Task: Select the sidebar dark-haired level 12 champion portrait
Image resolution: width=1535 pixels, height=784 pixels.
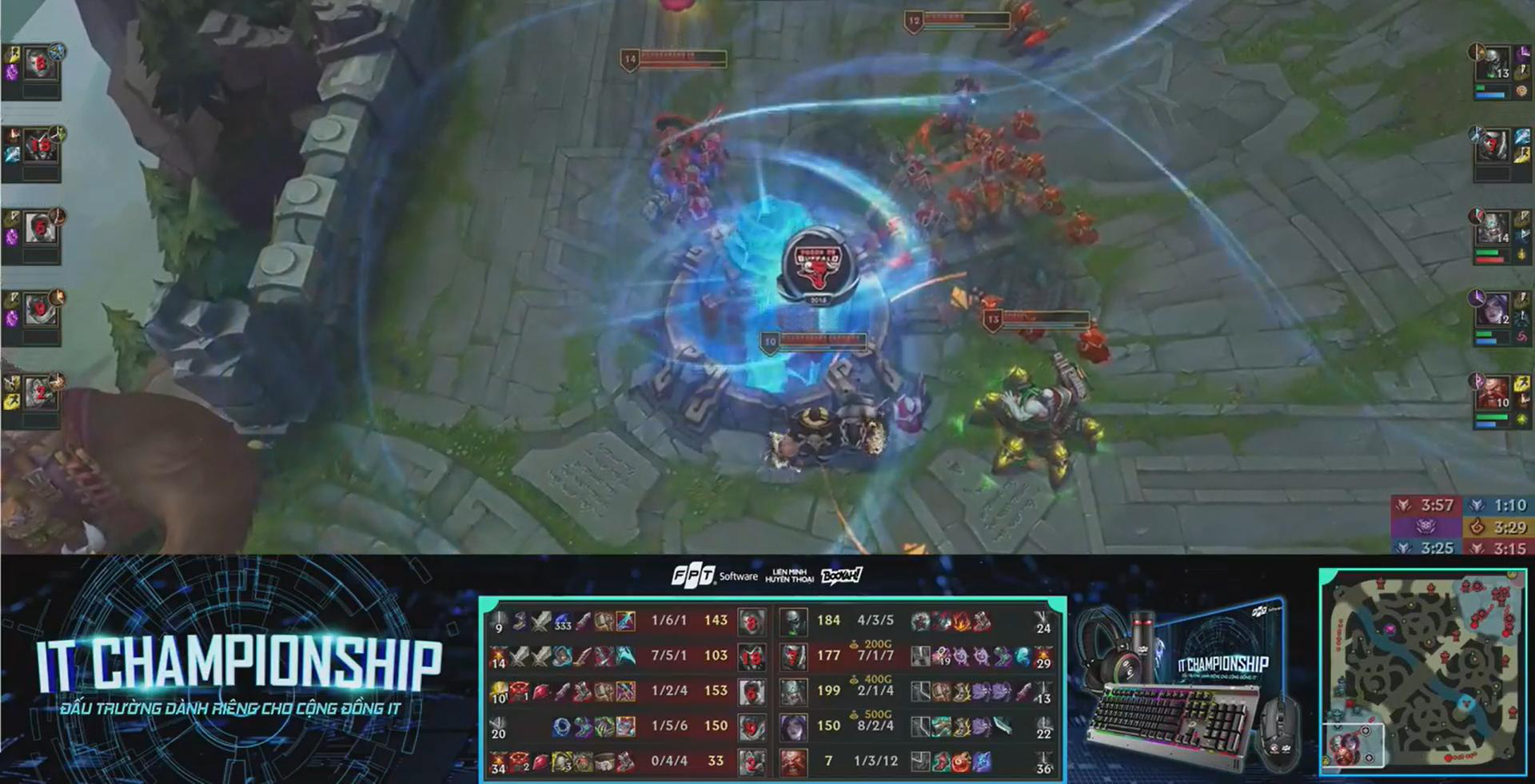Action: coord(1493,309)
